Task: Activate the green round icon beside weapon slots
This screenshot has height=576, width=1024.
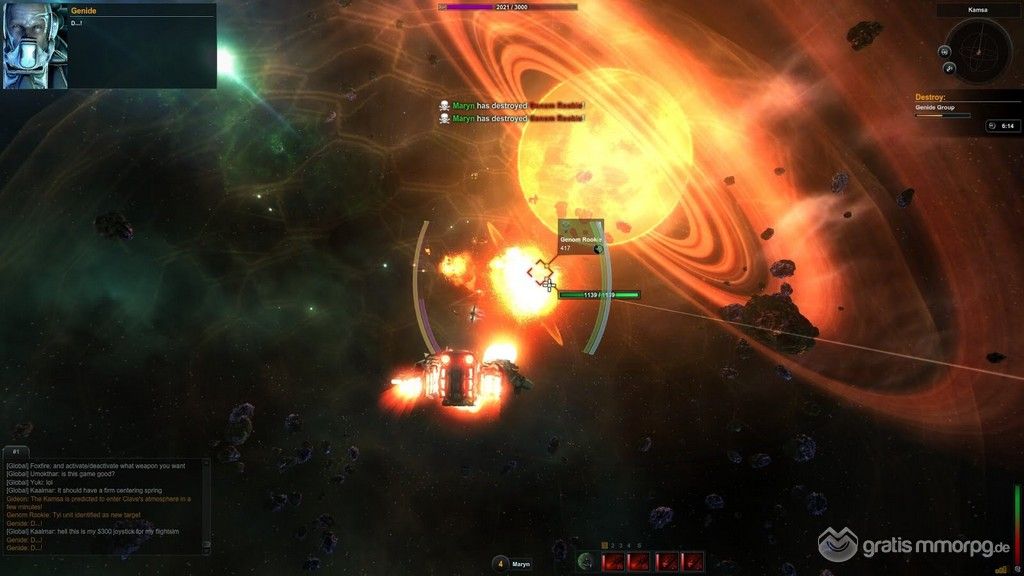Action: pyautogui.click(x=587, y=561)
